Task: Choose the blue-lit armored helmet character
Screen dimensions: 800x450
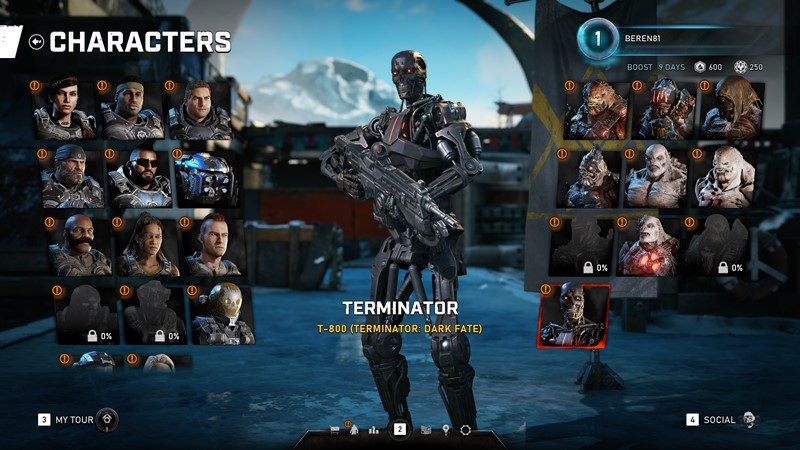Action: point(206,178)
